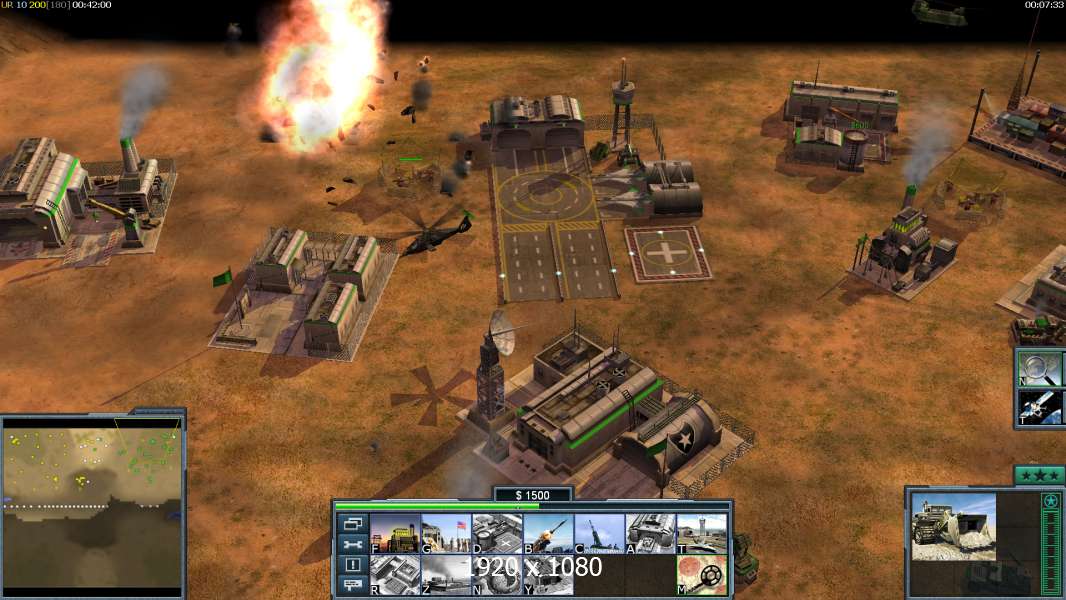Activate the mine detector command (M)
The height and width of the screenshot is (600, 1066).
point(701,574)
